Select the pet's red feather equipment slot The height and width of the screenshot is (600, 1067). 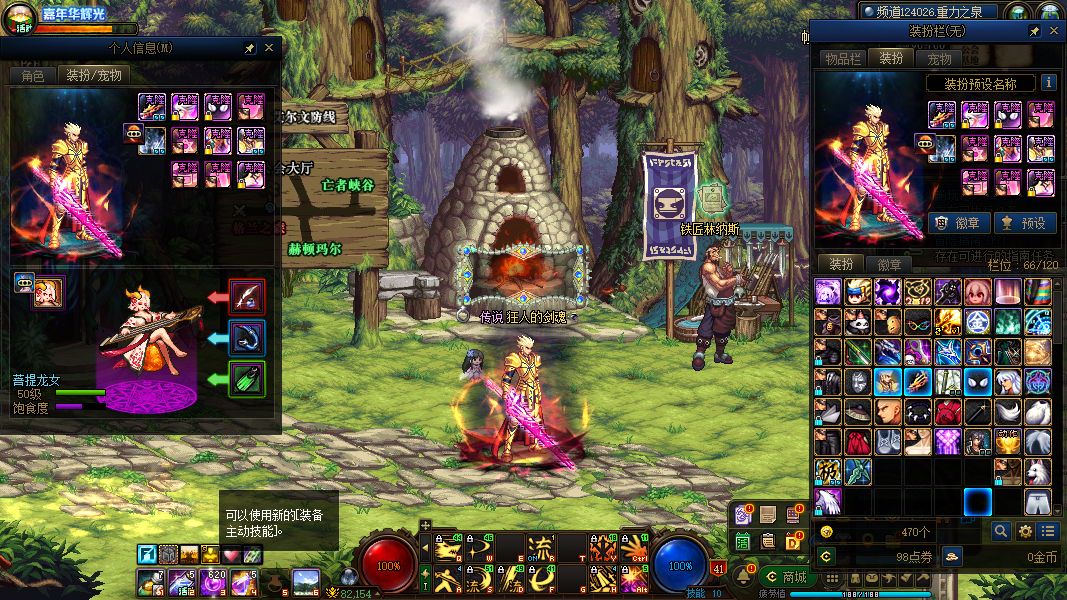tap(246, 297)
